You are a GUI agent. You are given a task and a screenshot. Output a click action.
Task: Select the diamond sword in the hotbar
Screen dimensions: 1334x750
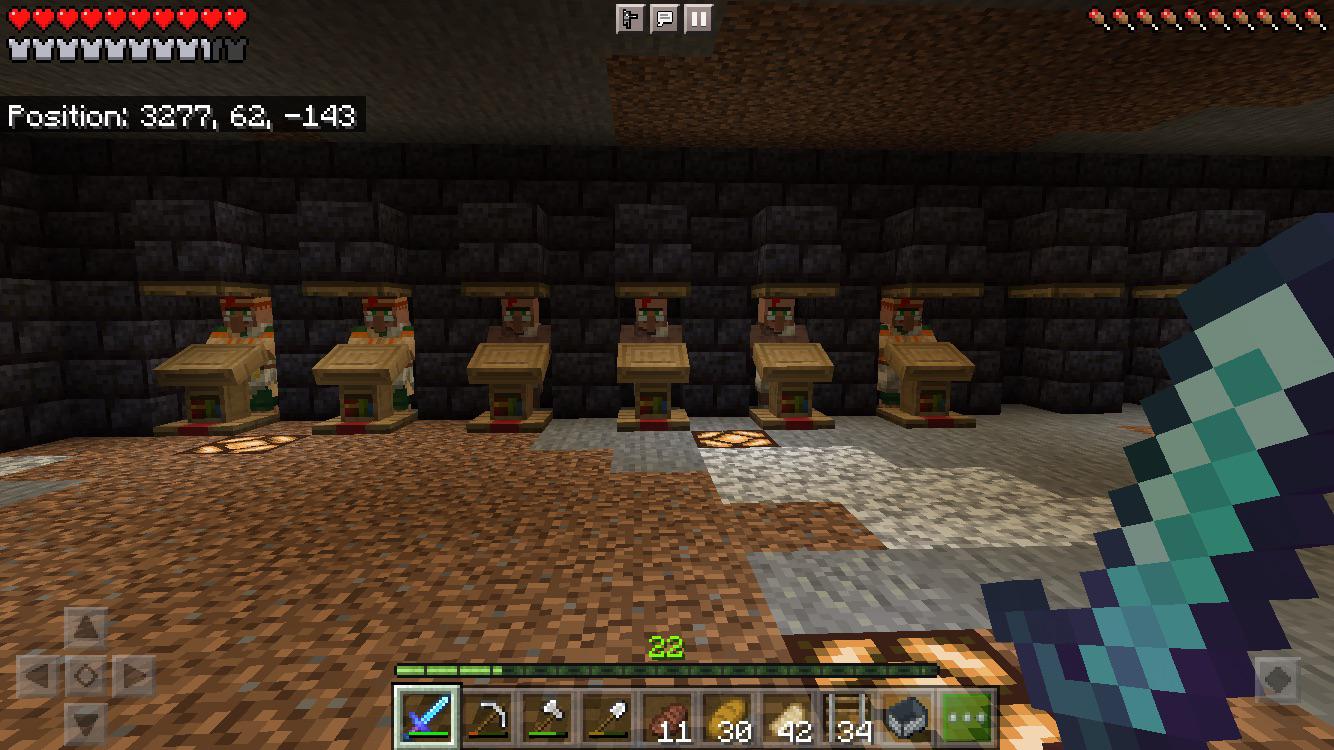click(427, 718)
